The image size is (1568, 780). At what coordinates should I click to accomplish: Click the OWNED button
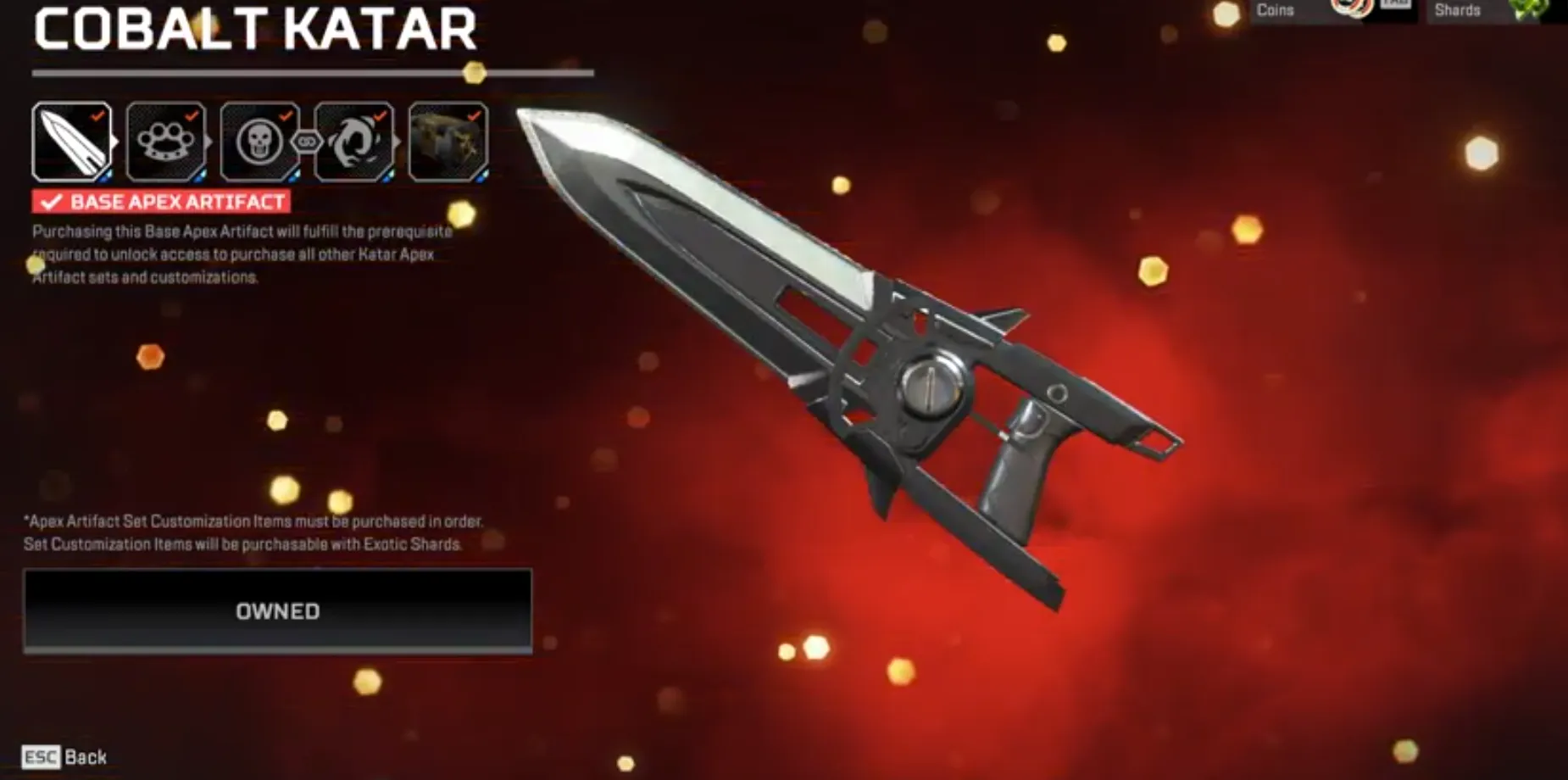pos(278,611)
